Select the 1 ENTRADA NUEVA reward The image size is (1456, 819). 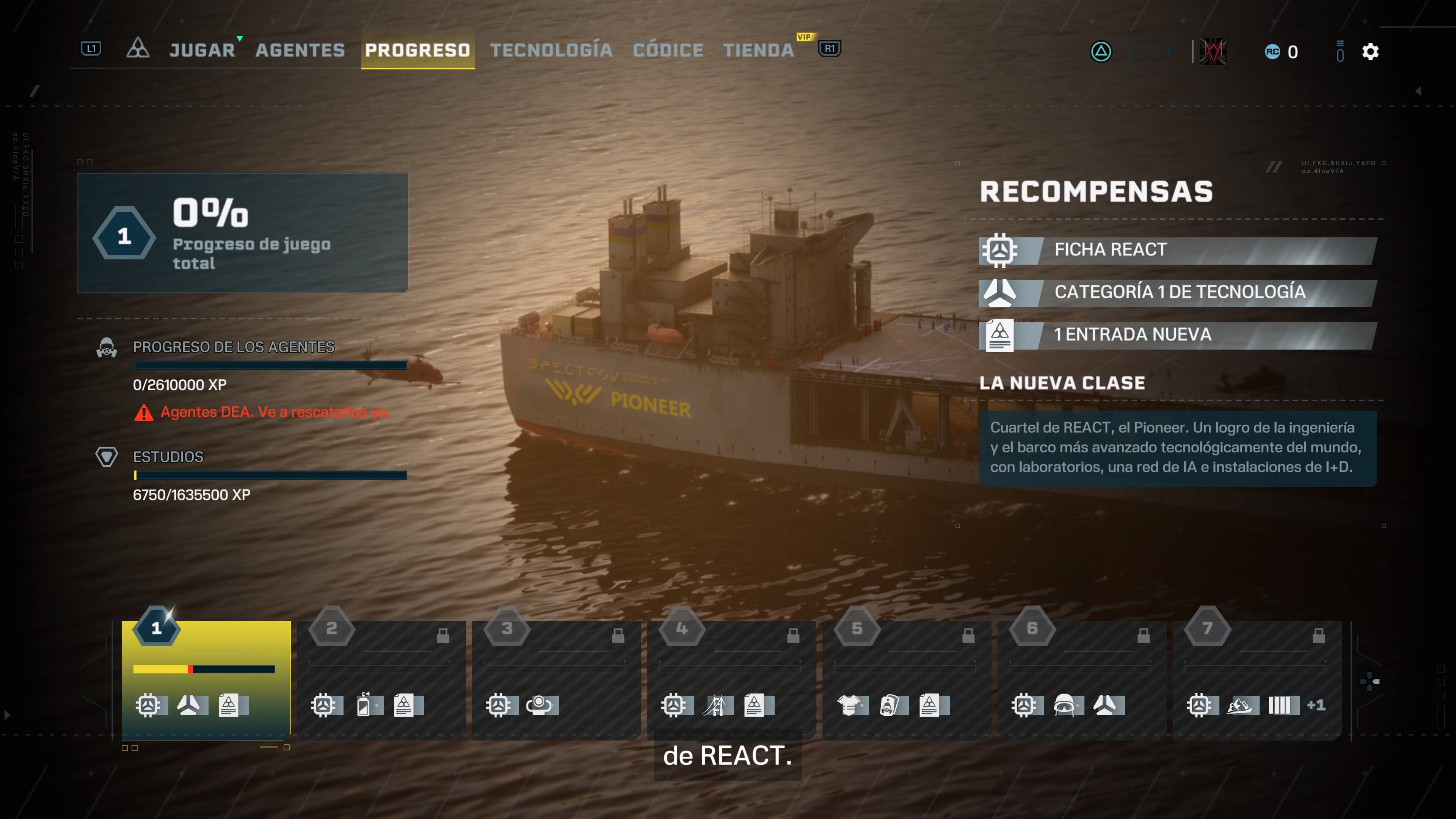point(1178,334)
